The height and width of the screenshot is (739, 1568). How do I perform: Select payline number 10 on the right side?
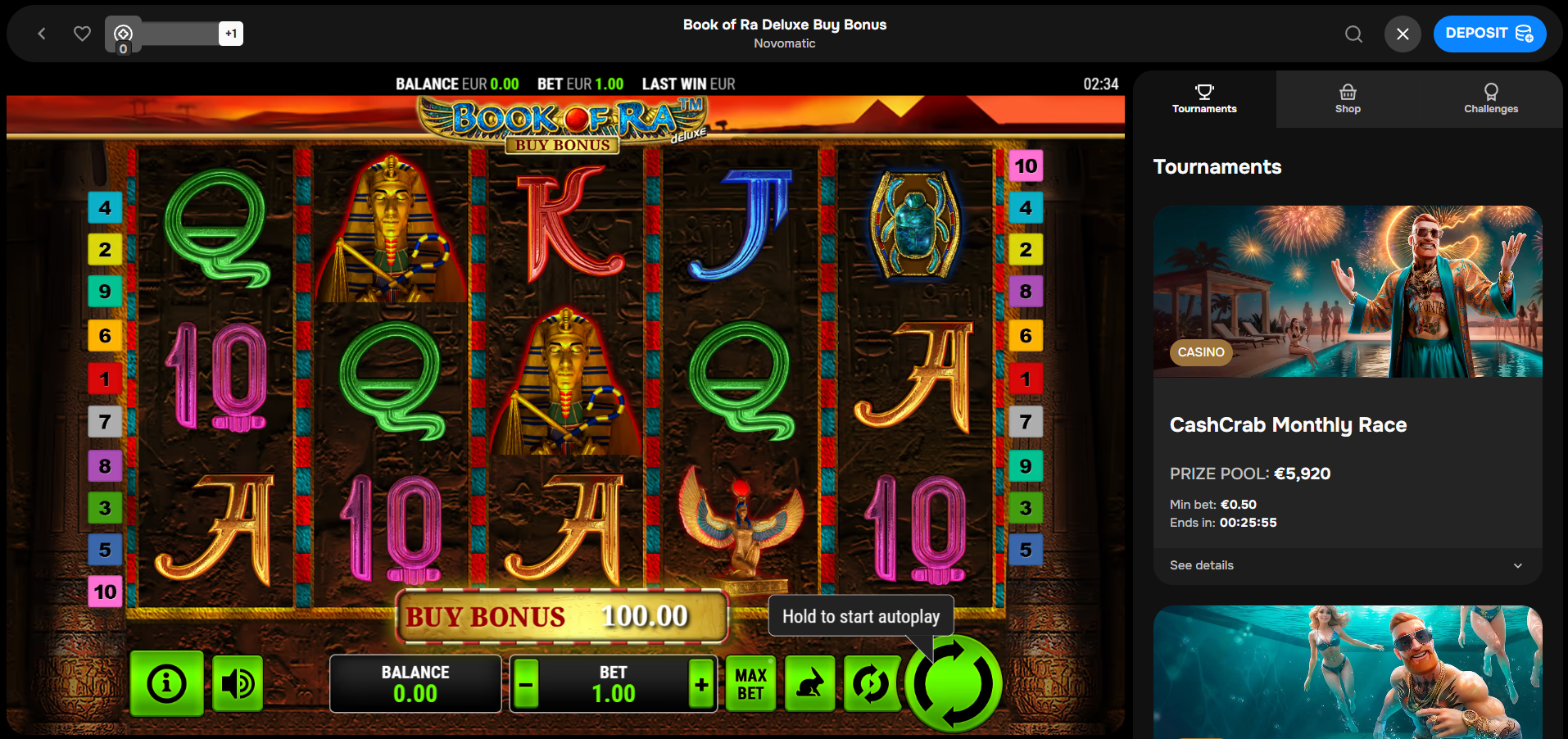tap(1026, 166)
